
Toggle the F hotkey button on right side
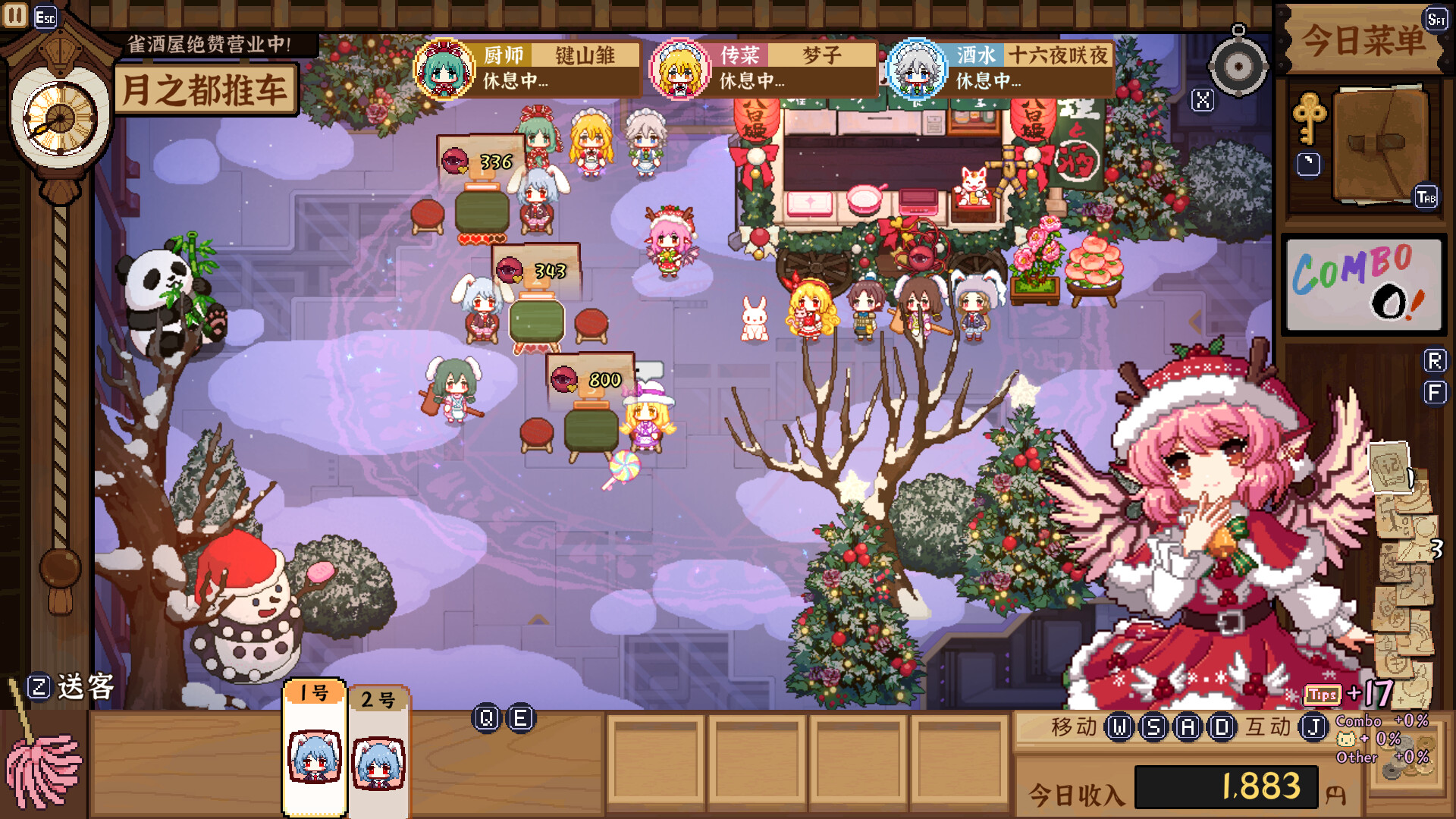1433,393
